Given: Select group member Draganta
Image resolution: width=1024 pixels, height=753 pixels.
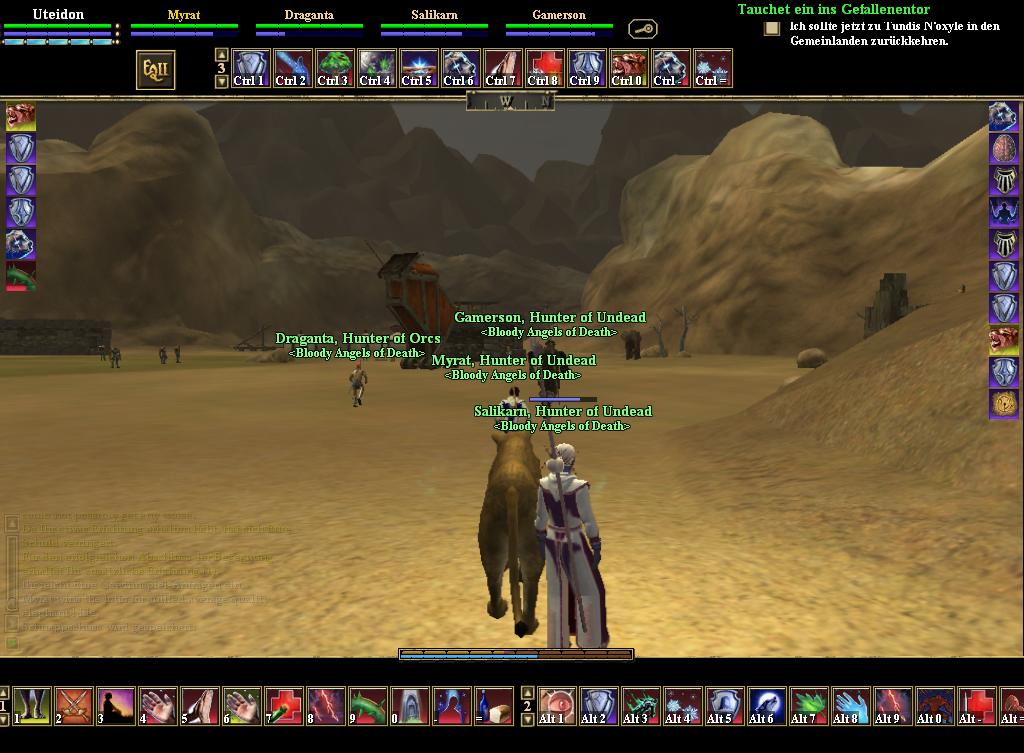Looking at the screenshot, I should point(309,15).
